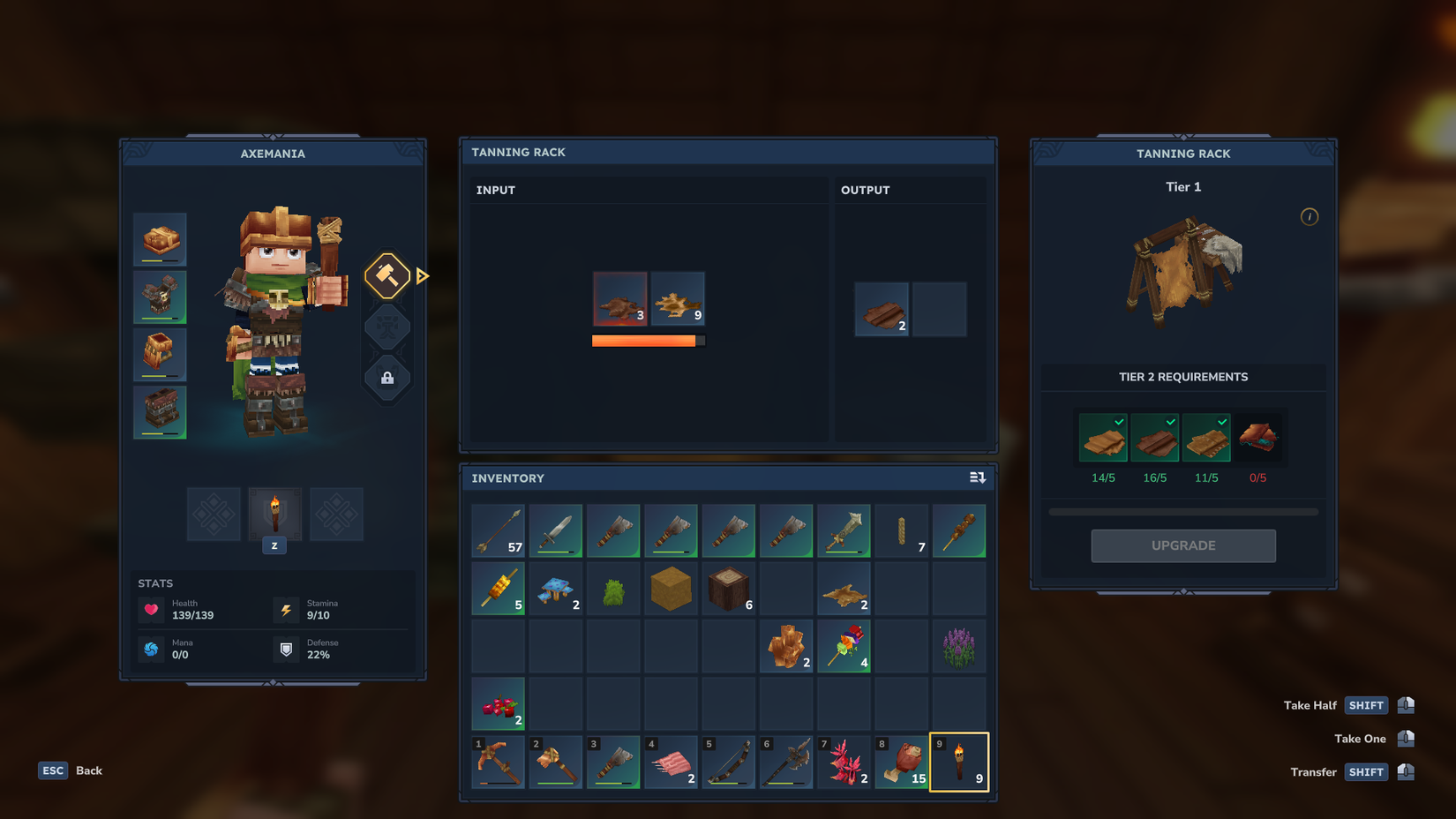Select the hammer crafting tab icon
1456x819 pixels.
click(387, 276)
